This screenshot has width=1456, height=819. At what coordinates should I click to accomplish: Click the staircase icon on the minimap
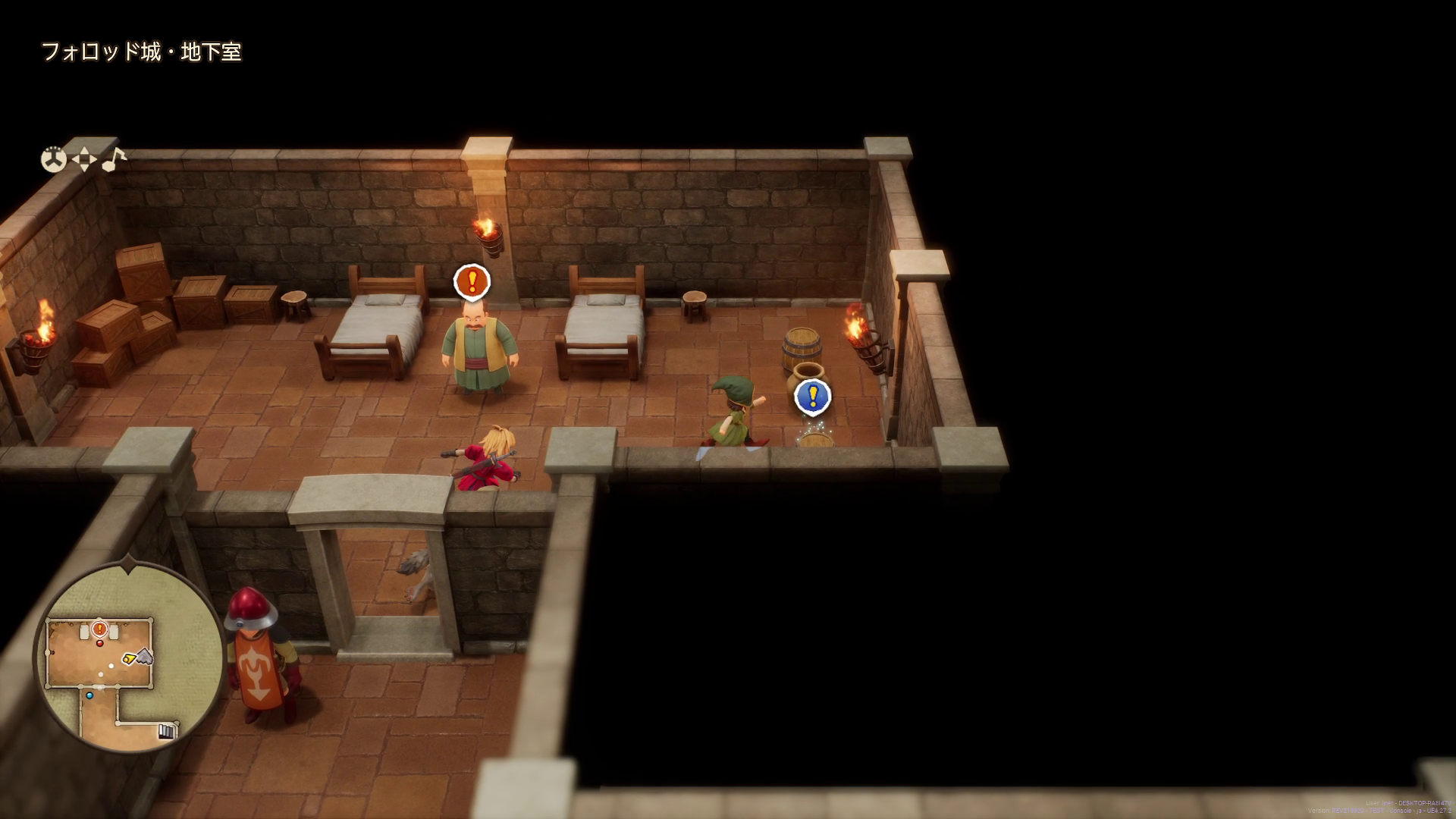[166, 731]
